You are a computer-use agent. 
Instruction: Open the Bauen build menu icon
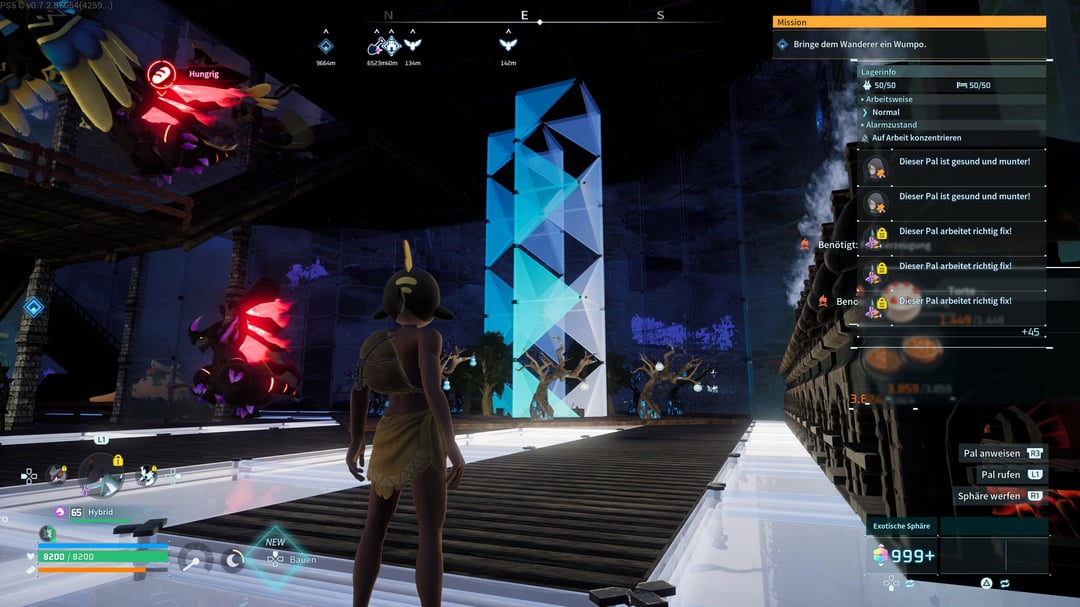[x=275, y=560]
